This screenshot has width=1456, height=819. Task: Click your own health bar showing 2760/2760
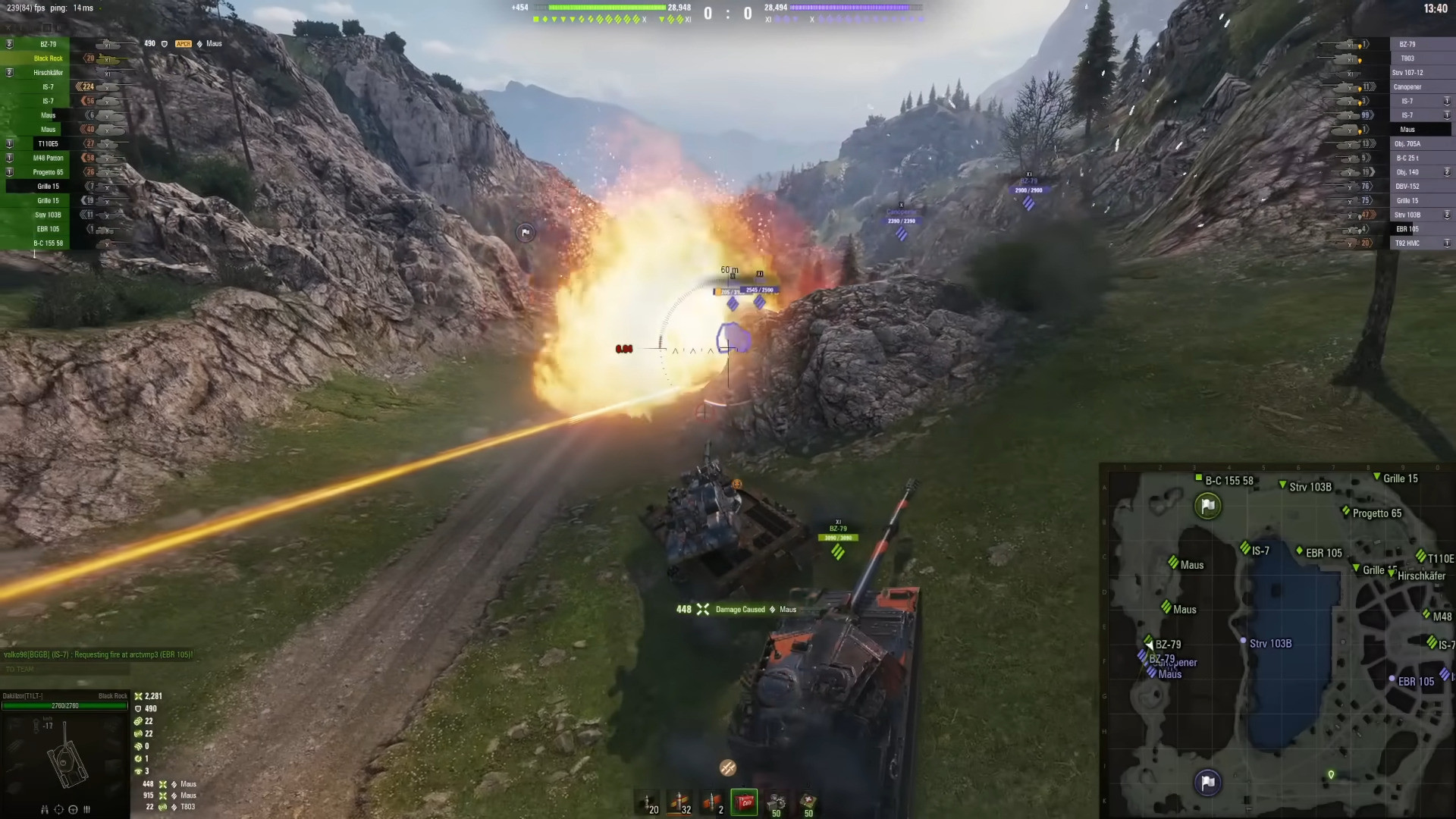(64, 706)
